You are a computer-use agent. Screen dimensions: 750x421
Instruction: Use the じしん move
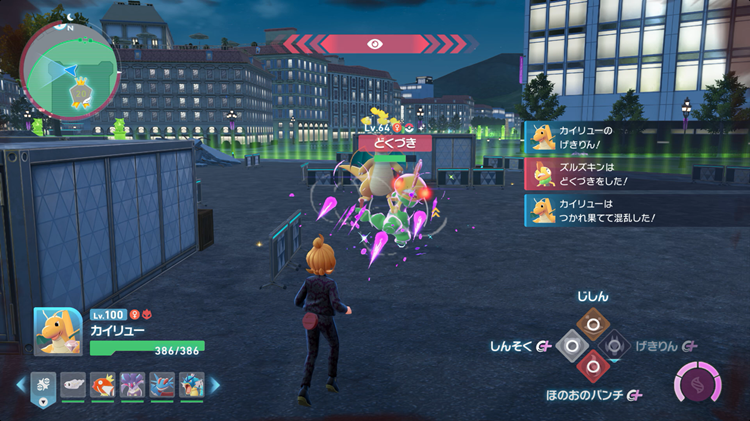click(592, 322)
